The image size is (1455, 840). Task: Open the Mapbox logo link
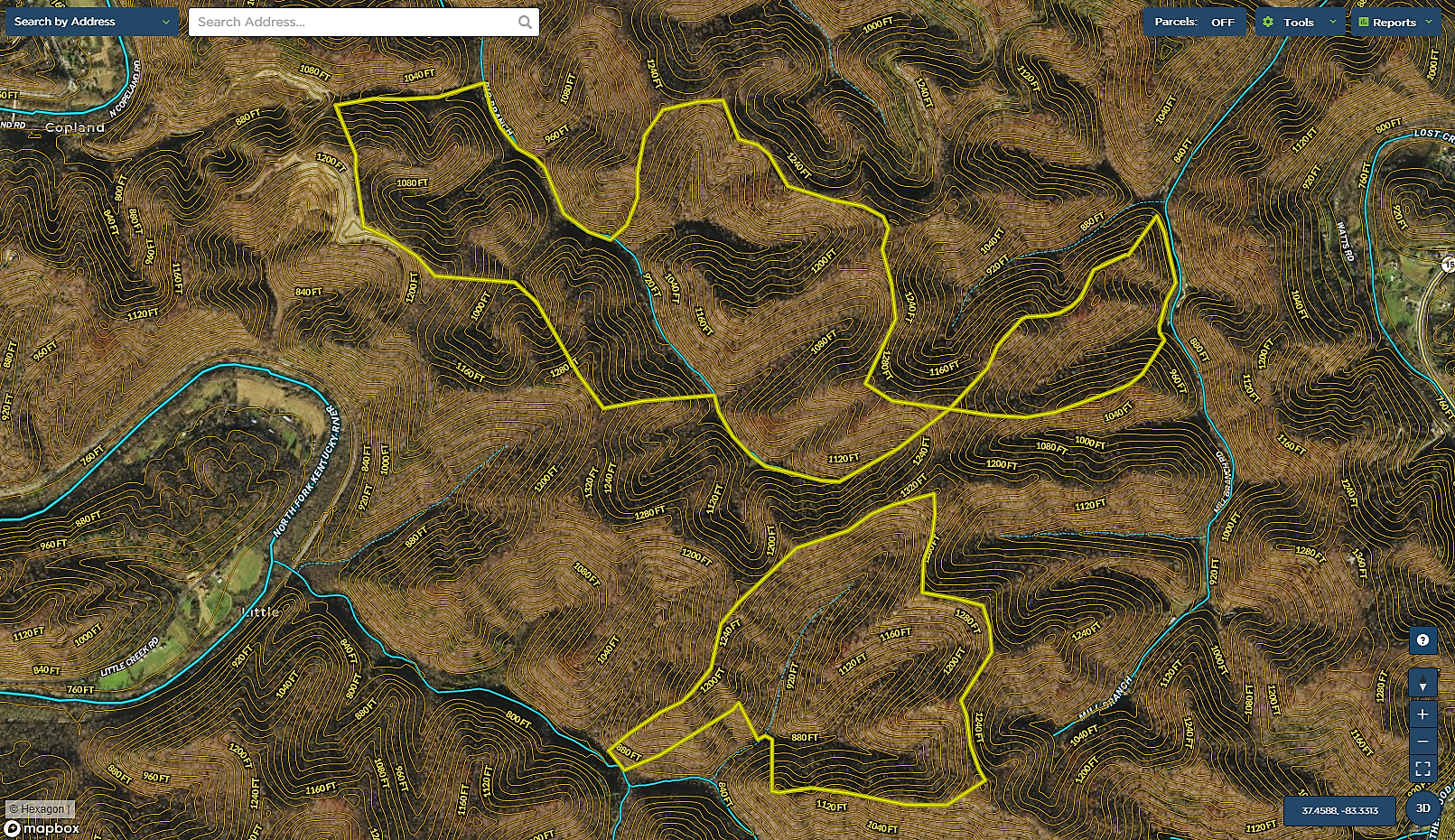(x=42, y=827)
